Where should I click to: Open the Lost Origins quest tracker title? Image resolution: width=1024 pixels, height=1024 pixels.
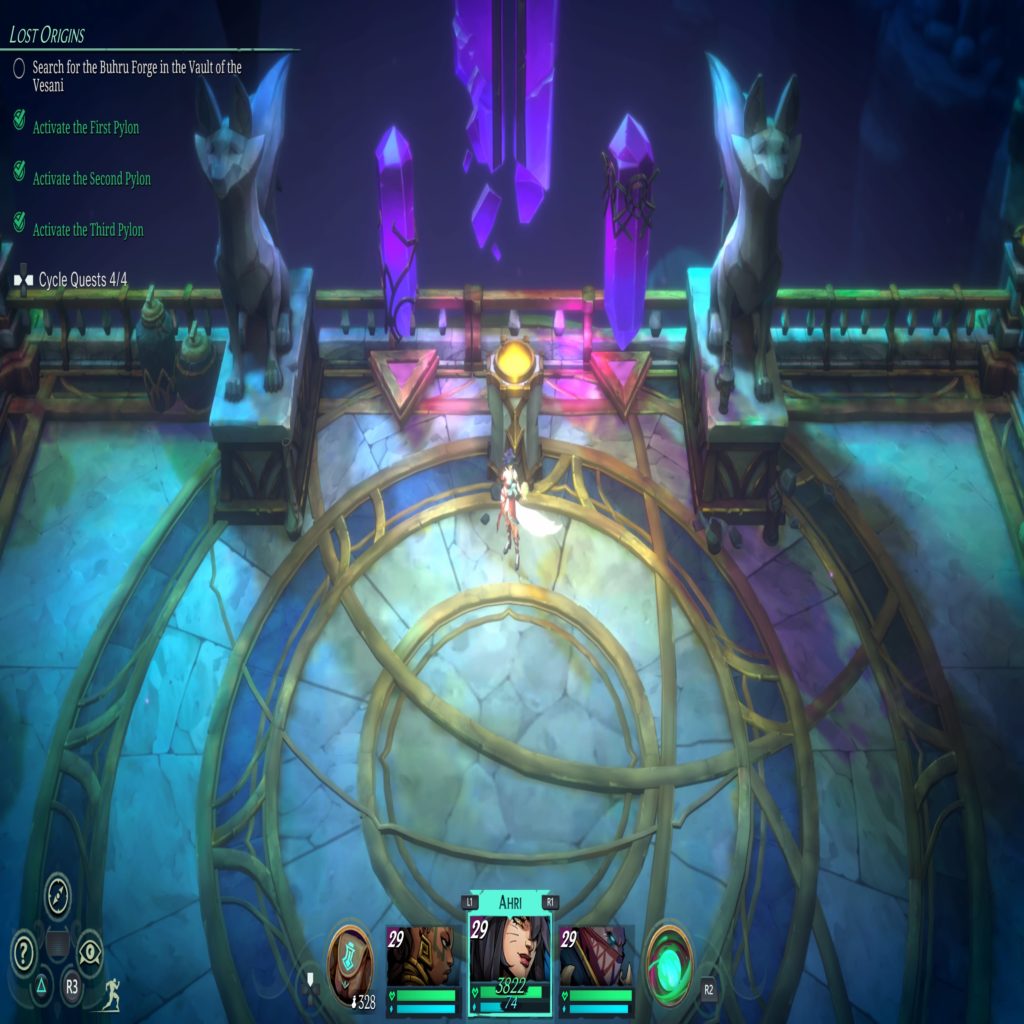[x=47, y=35]
